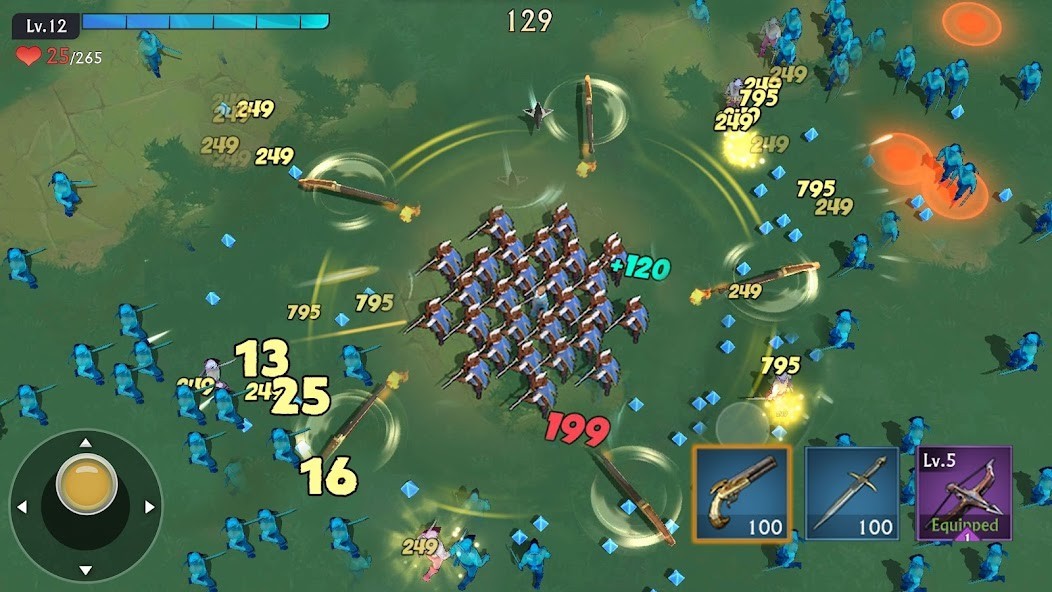The width and height of the screenshot is (1052, 592).
Task: Click the virtual joystick's left arrow
Action: pos(22,507)
